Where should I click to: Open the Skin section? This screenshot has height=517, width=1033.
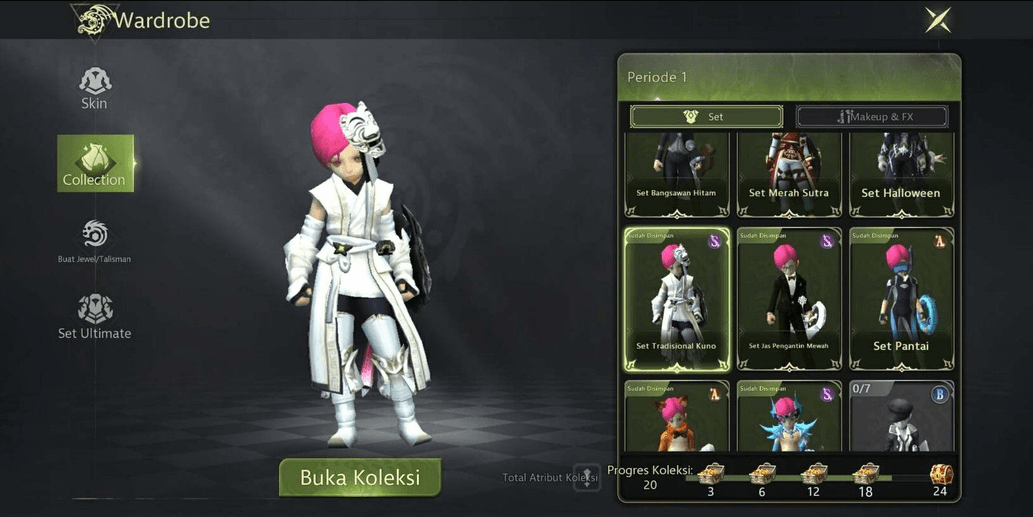(94, 88)
